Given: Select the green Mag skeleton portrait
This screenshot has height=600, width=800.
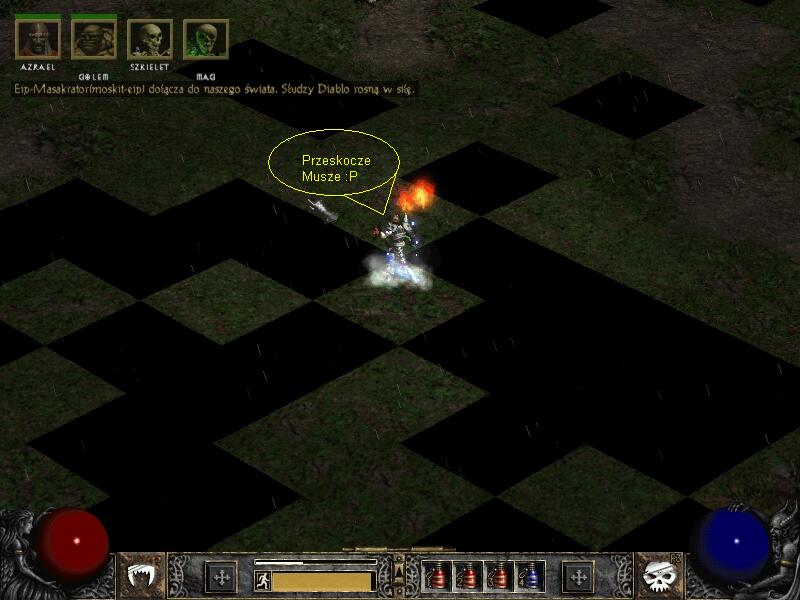Looking at the screenshot, I should pyautogui.click(x=206, y=40).
